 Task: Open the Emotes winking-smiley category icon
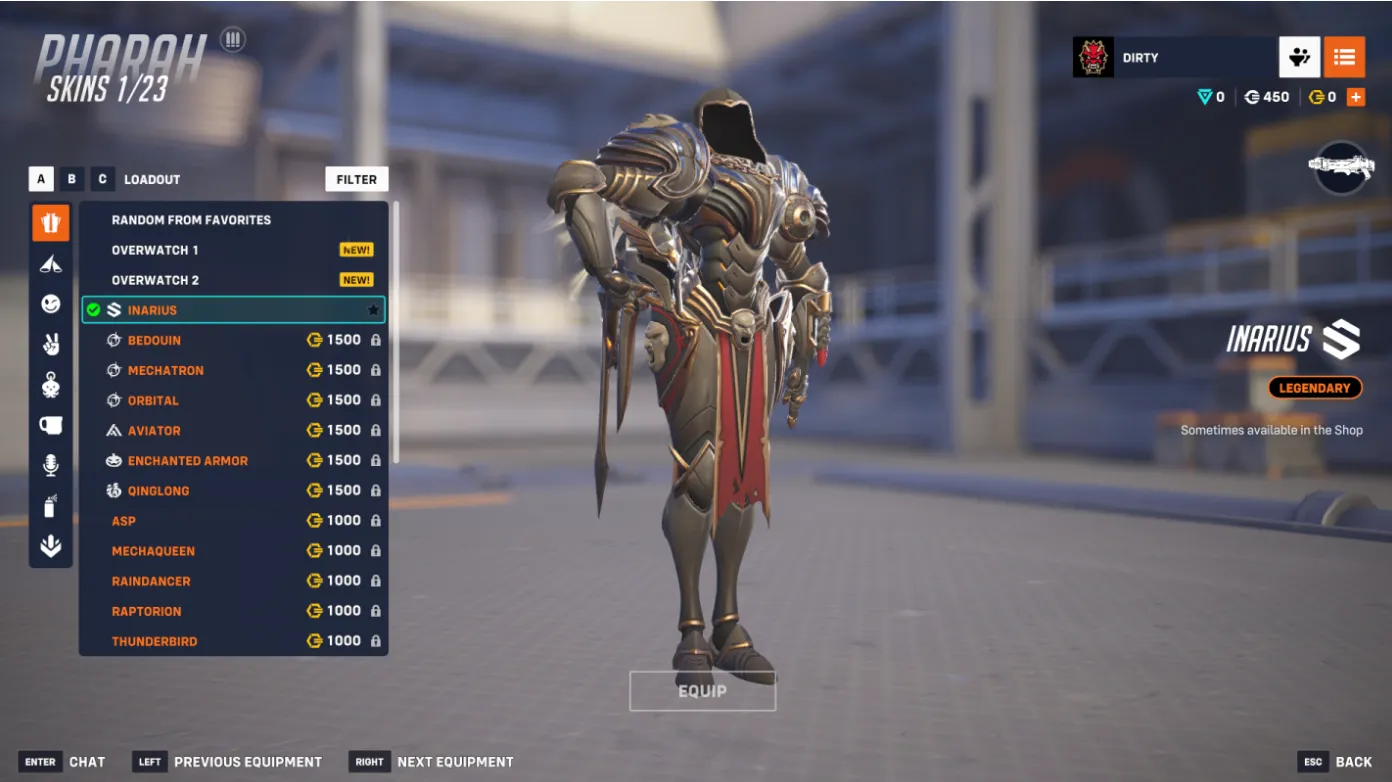50,303
